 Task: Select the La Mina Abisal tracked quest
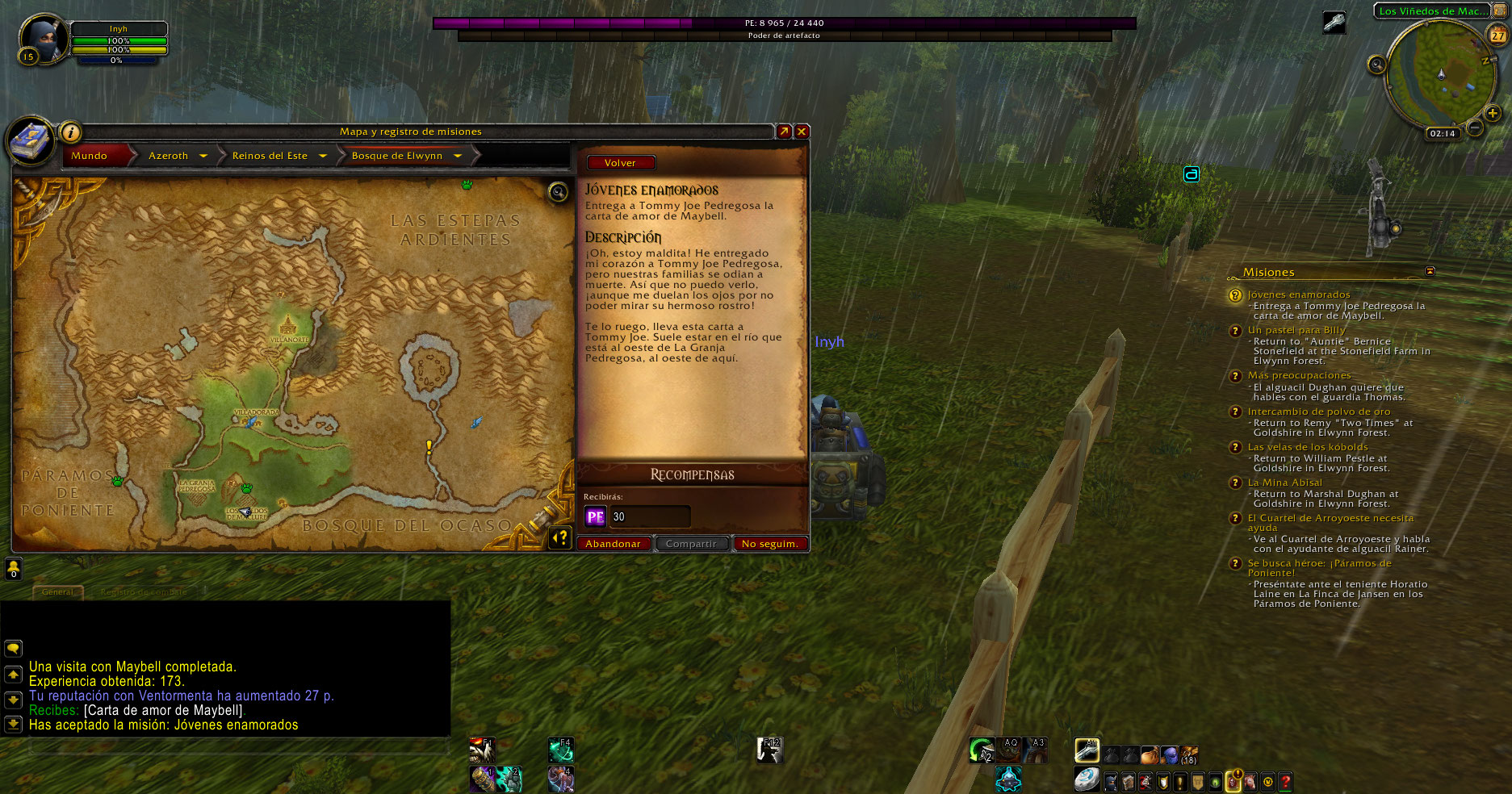(x=1284, y=483)
